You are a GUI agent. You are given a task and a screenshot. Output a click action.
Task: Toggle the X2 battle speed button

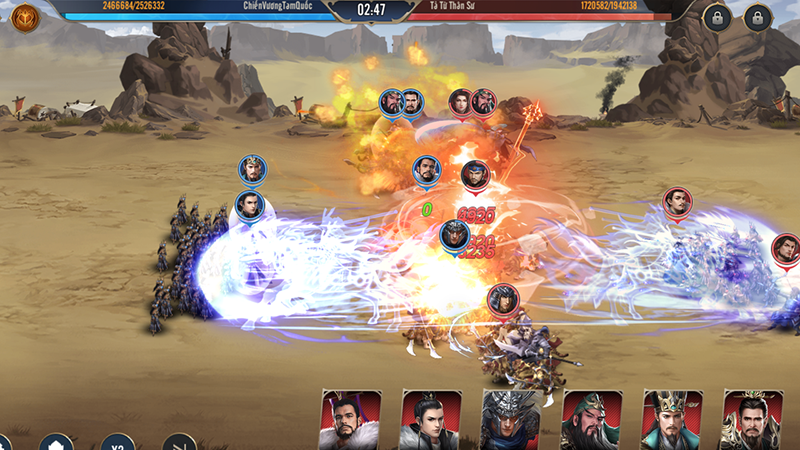(x=118, y=443)
